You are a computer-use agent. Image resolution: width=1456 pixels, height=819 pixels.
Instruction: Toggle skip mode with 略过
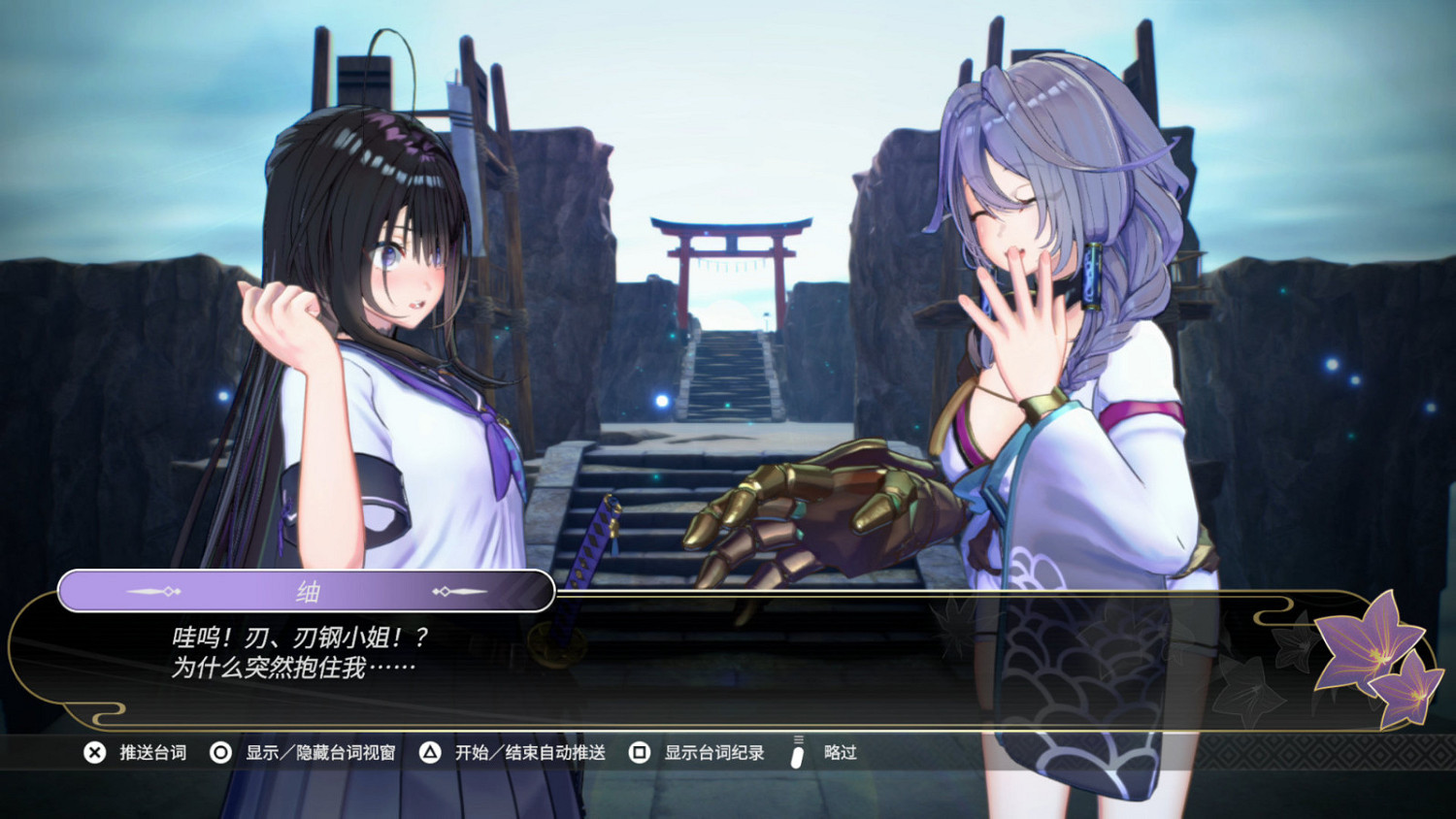point(840,752)
